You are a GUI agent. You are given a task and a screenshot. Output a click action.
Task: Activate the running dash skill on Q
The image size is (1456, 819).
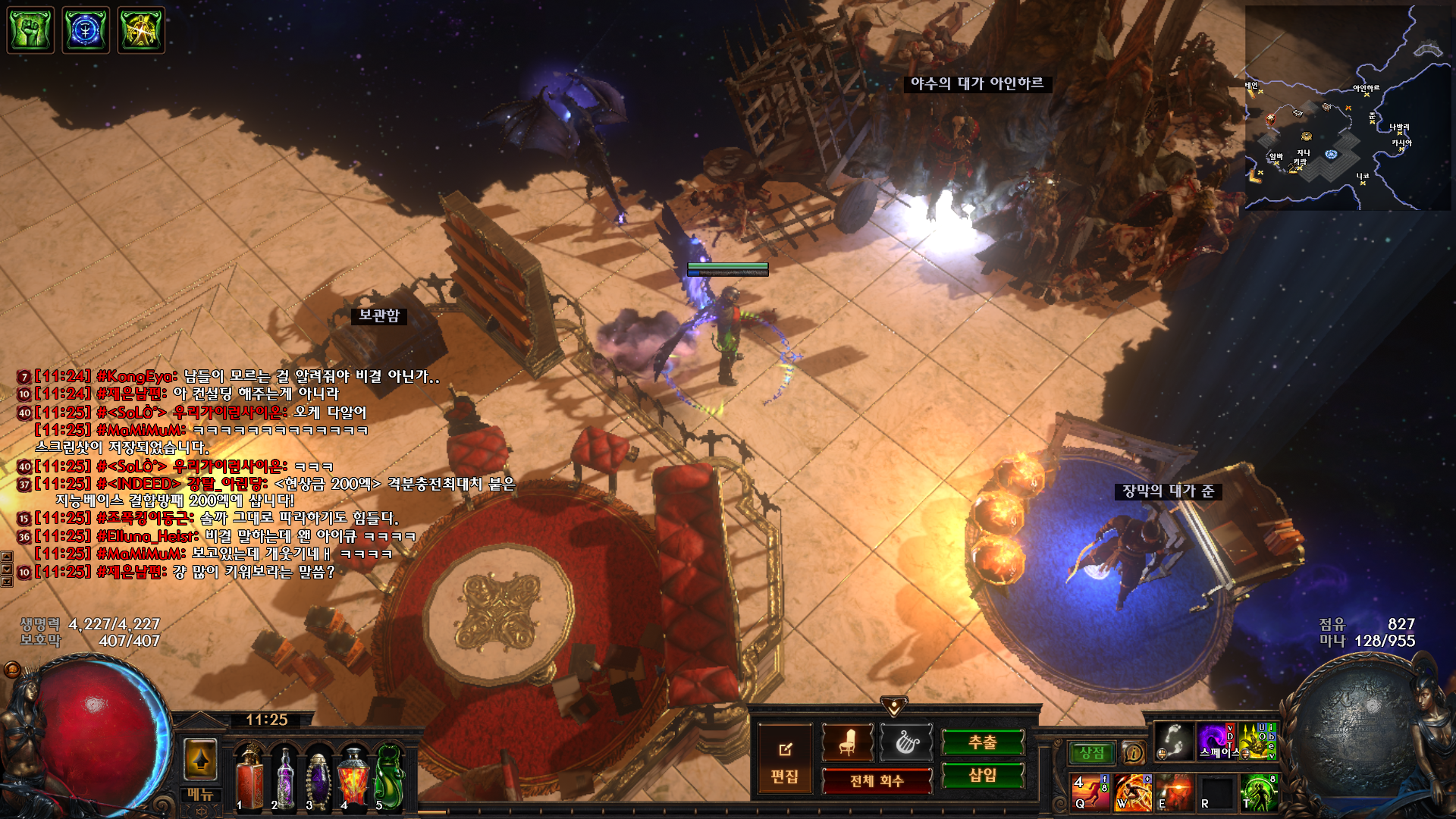[x=1090, y=791]
